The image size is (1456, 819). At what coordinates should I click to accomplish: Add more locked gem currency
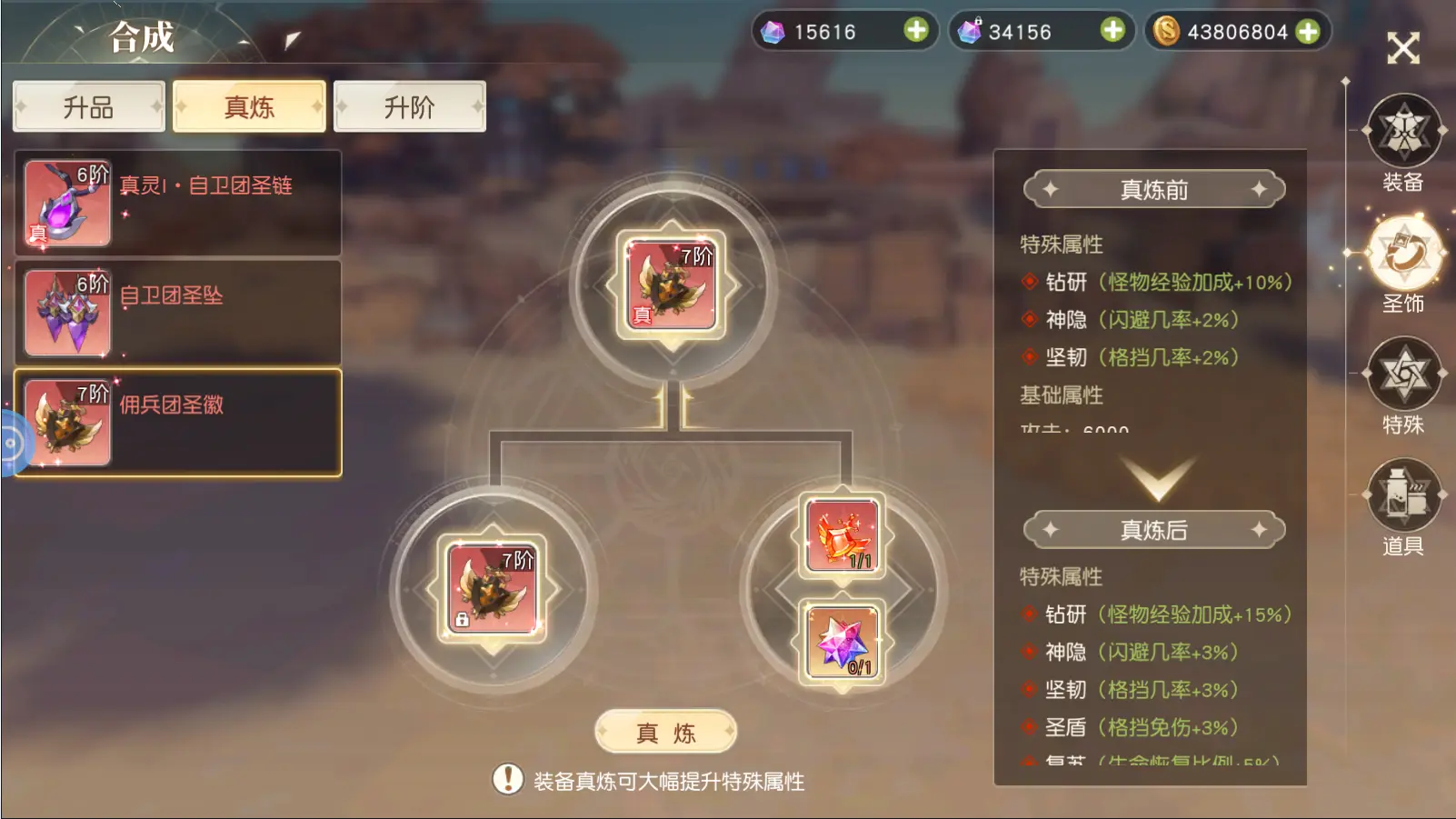(1112, 31)
